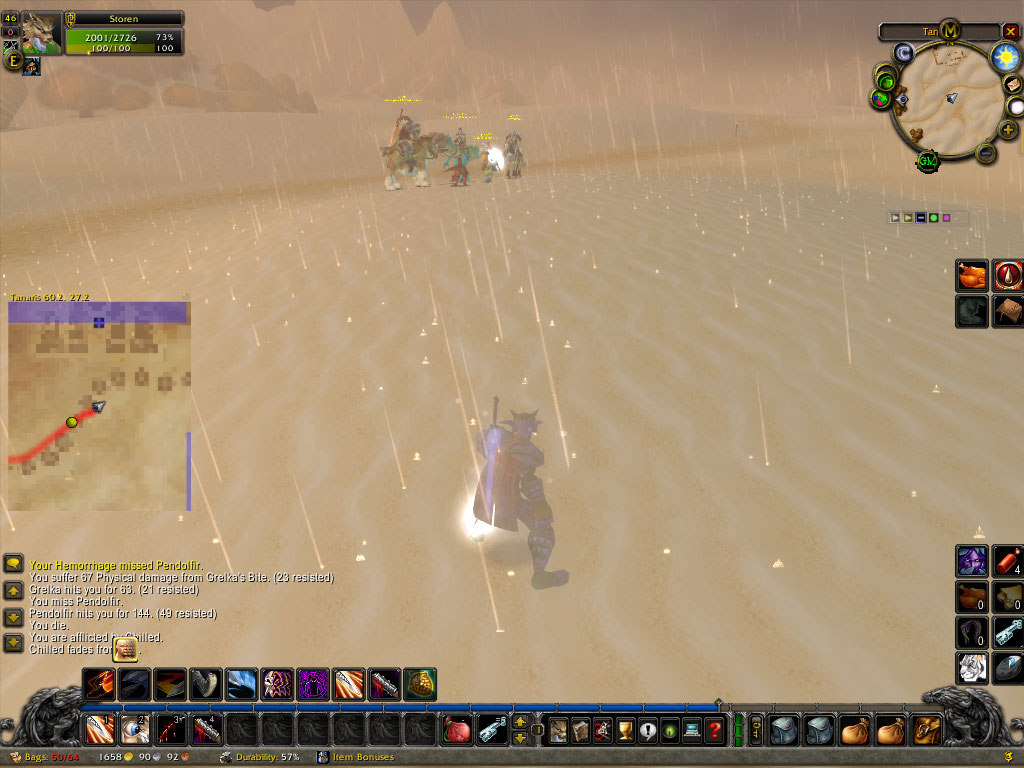Click the red apple action bar slot

click(457, 731)
